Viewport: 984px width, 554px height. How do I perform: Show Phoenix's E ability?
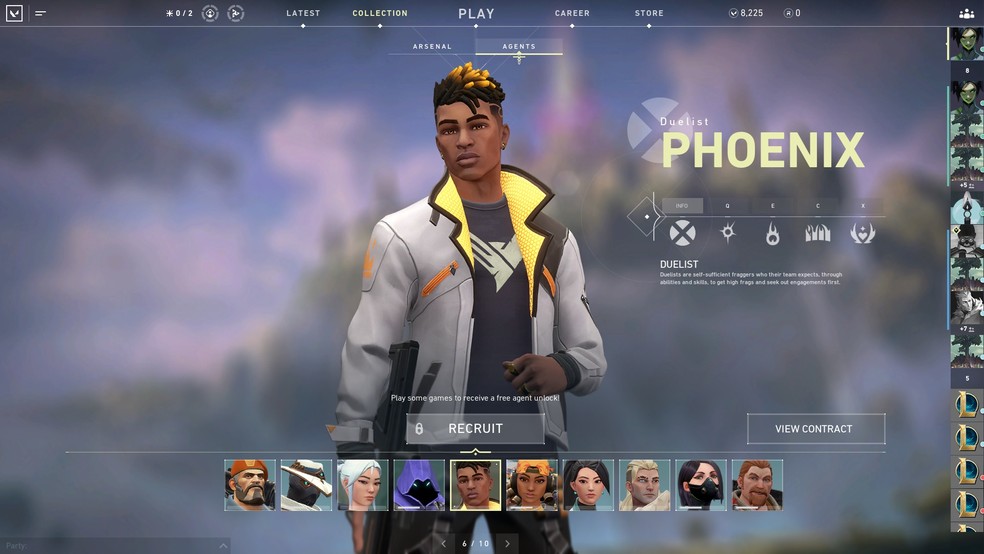coord(772,233)
